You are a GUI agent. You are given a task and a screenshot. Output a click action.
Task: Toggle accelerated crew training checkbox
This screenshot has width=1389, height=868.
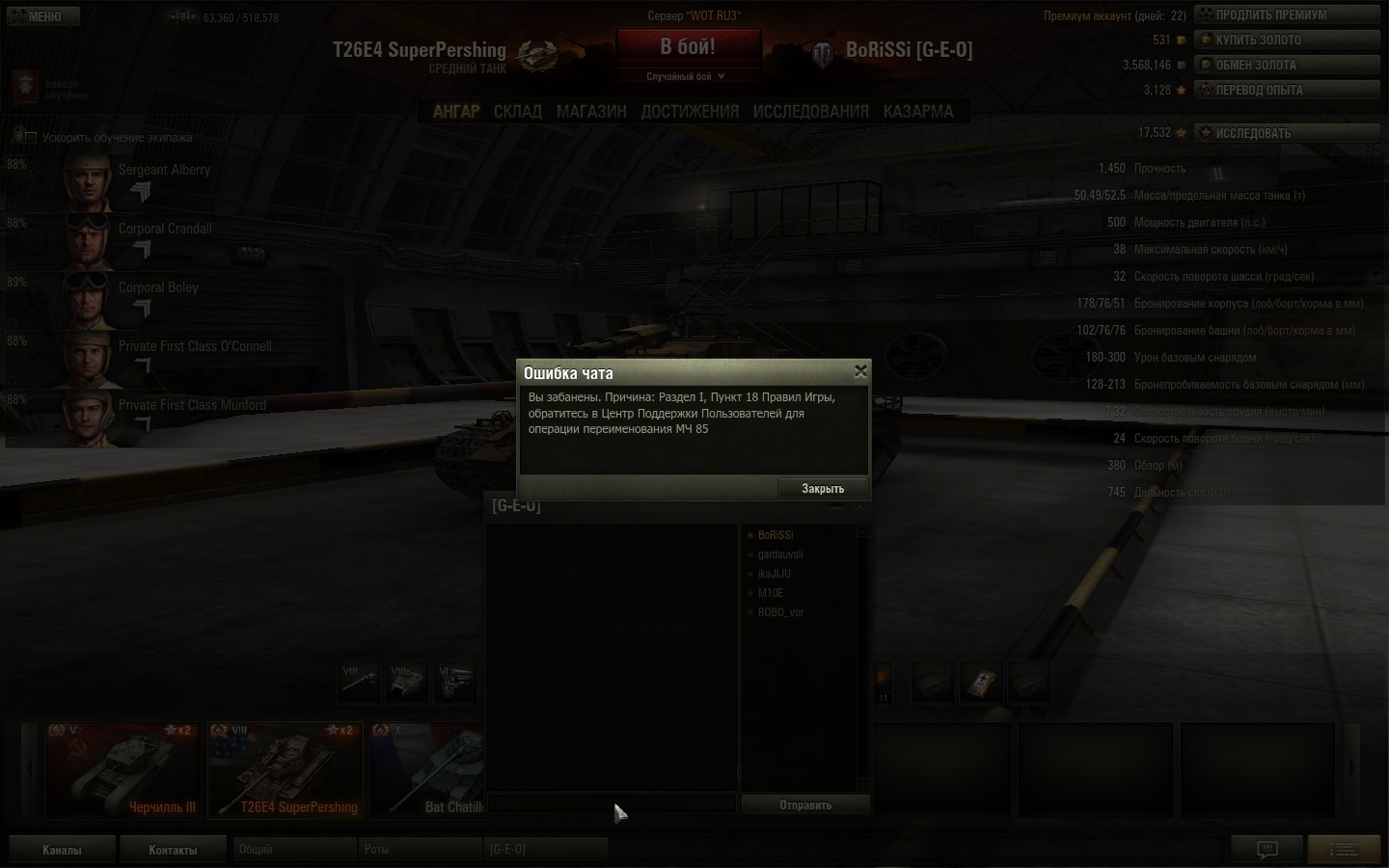click(31, 138)
